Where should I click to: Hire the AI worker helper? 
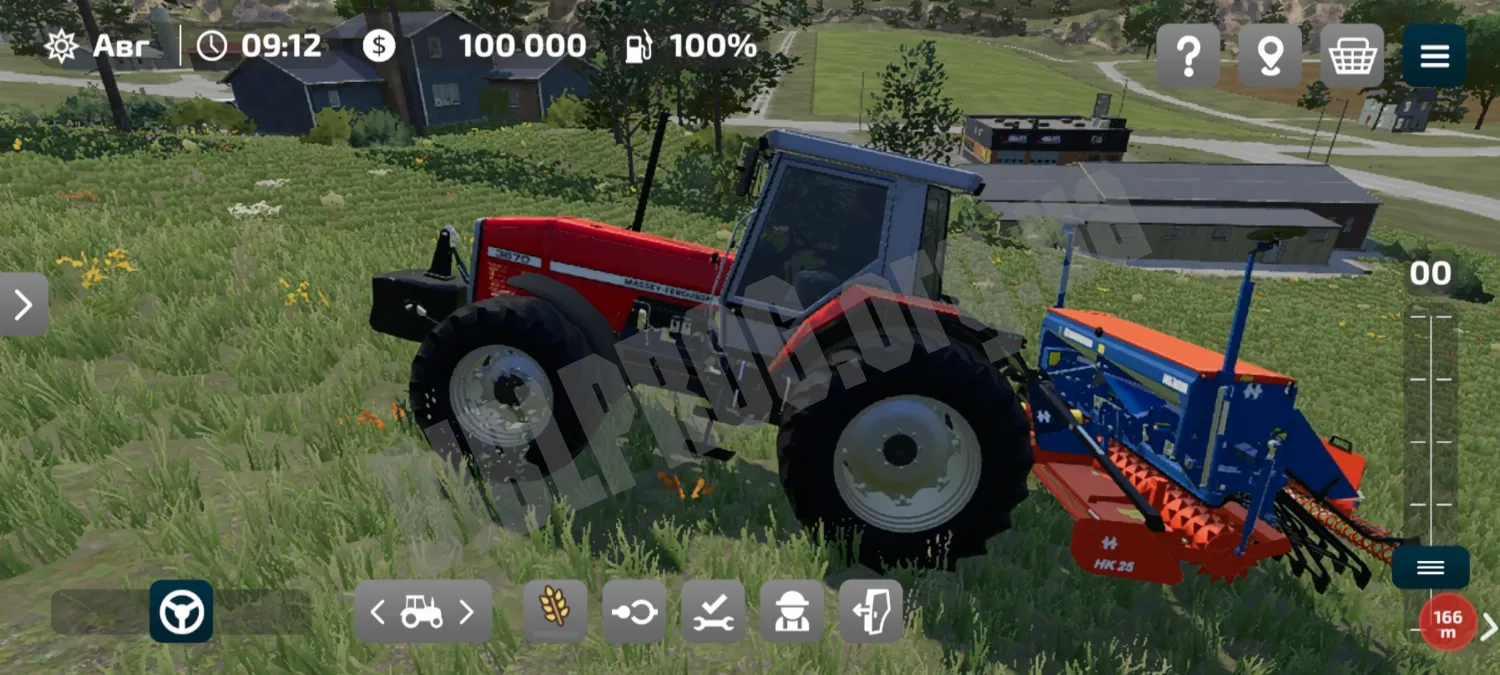coord(792,611)
